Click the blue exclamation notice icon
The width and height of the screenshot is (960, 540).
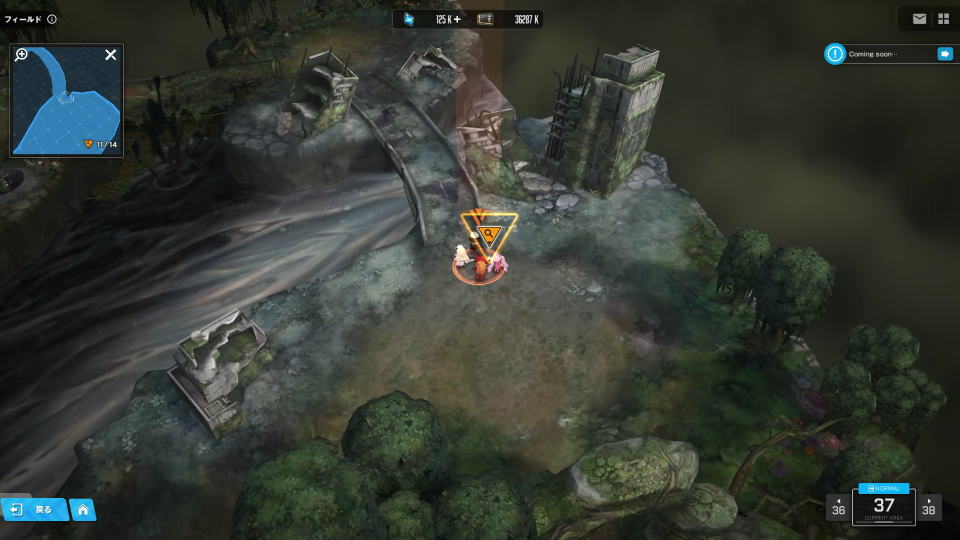click(834, 54)
